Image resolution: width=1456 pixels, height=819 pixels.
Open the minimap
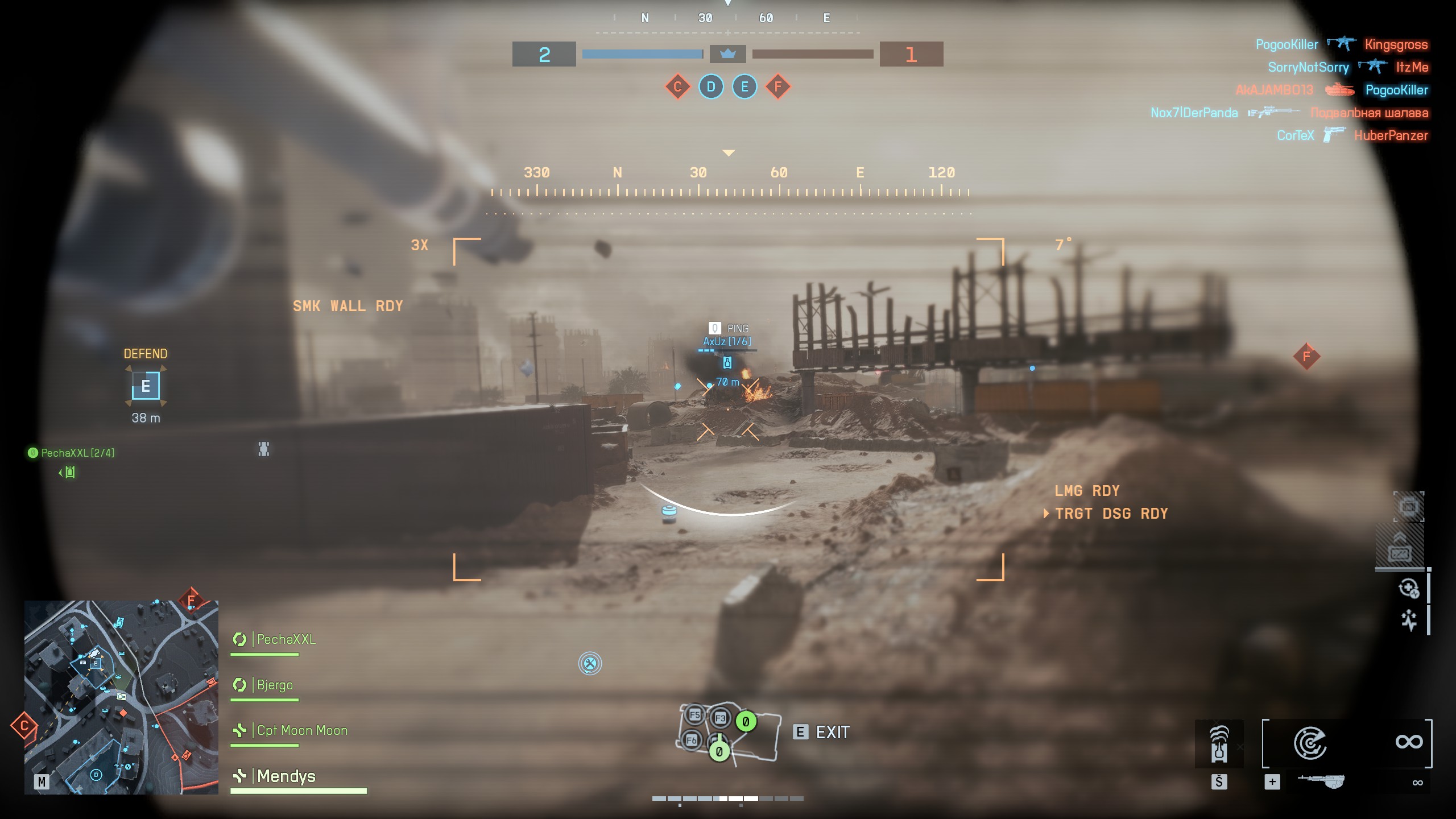(x=121, y=697)
